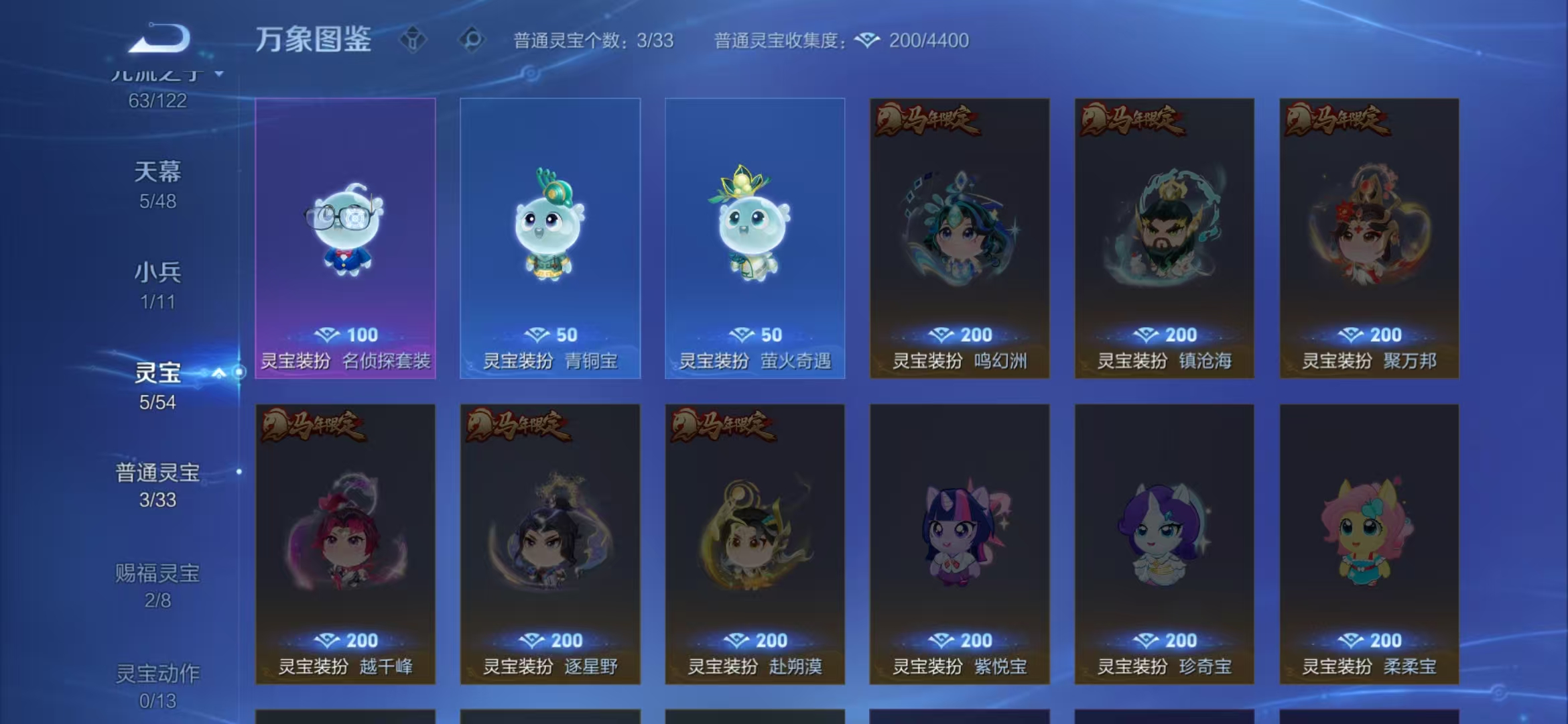This screenshot has height=724, width=1568.
Task: Click the crystal cost icon on 名侦探套装
Action: click(326, 335)
